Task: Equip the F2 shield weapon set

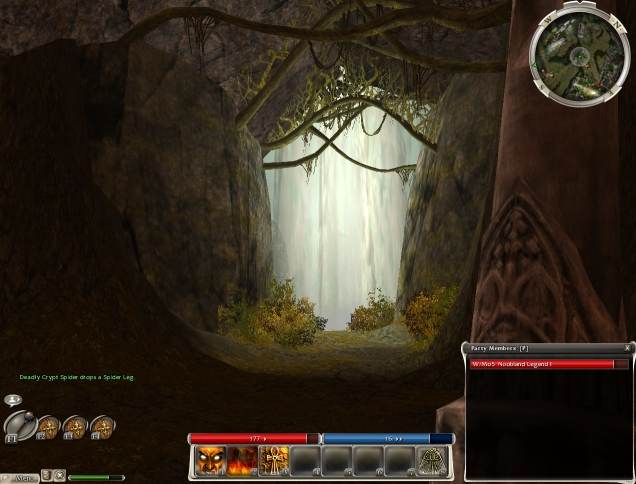Action: click(x=48, y=427)
